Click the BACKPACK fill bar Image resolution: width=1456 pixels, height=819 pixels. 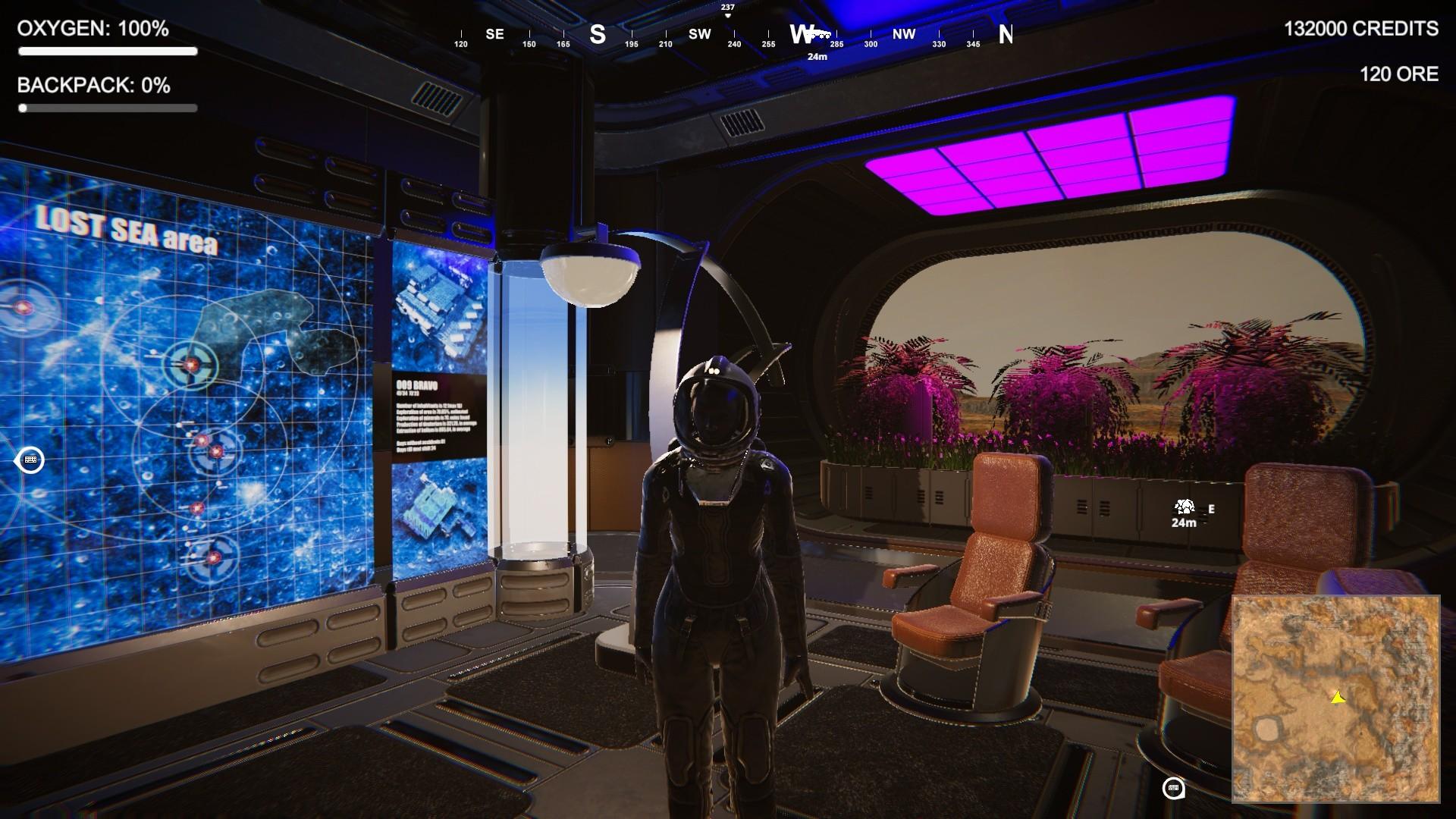108,108
